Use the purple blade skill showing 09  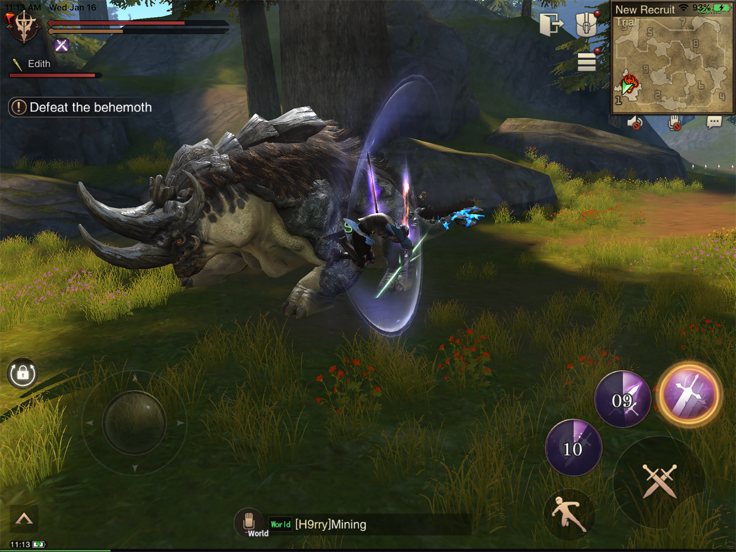[622, 400]
